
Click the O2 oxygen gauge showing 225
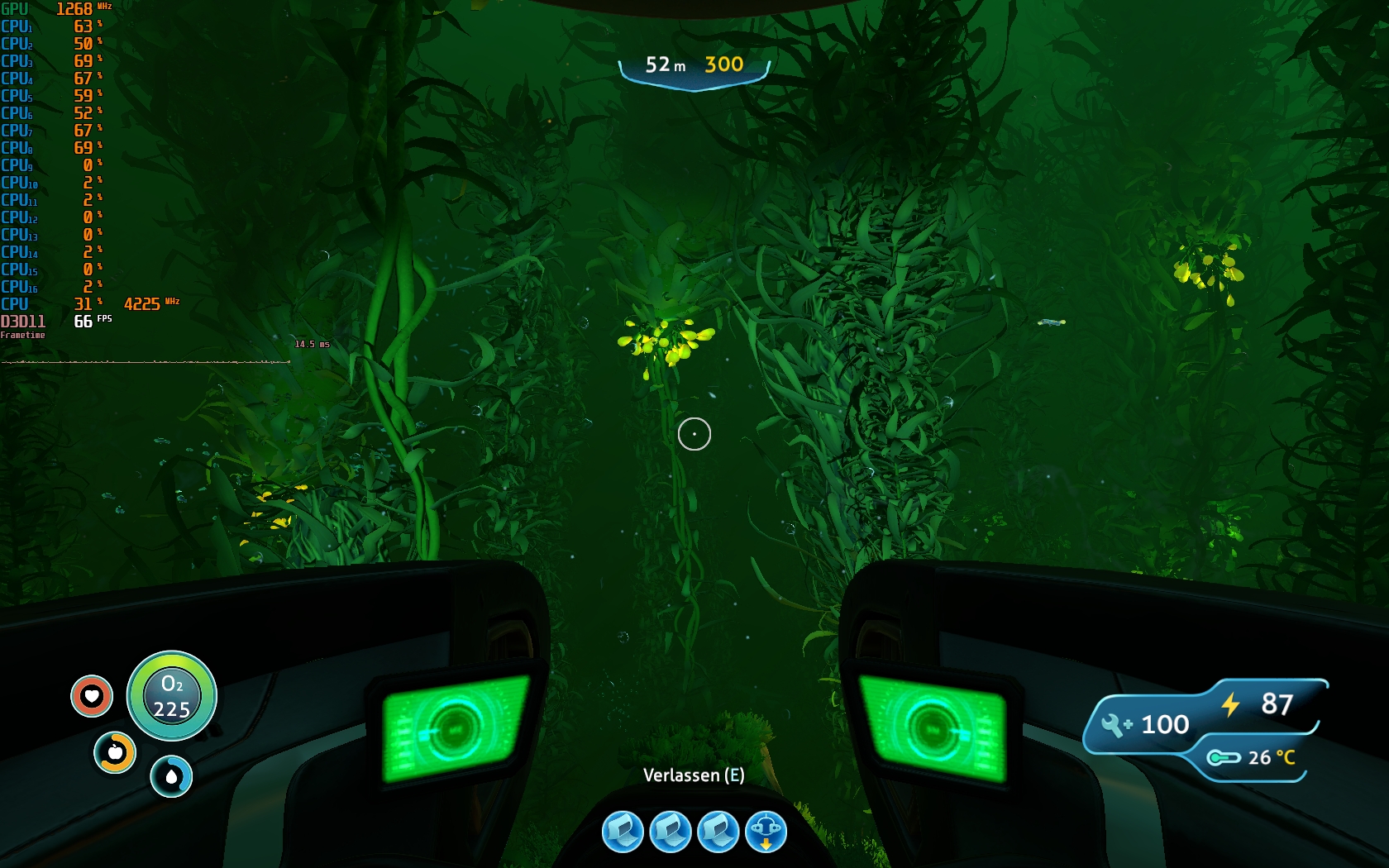click(171, 697)
